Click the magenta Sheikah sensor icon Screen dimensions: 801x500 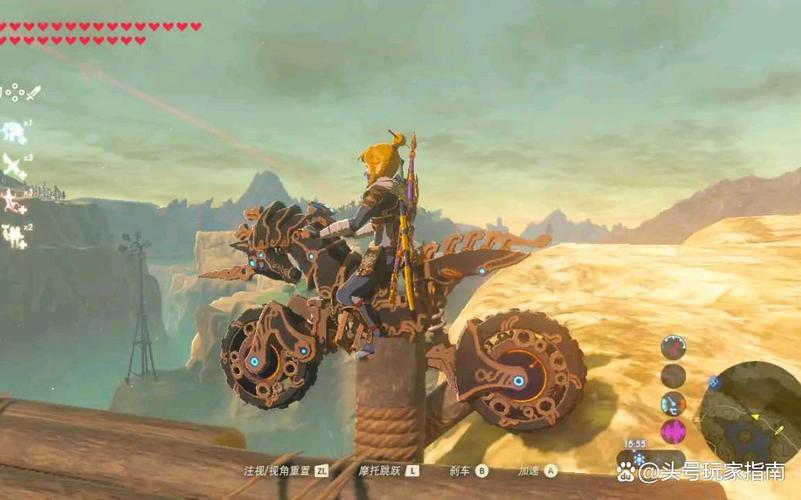point(673,431)
